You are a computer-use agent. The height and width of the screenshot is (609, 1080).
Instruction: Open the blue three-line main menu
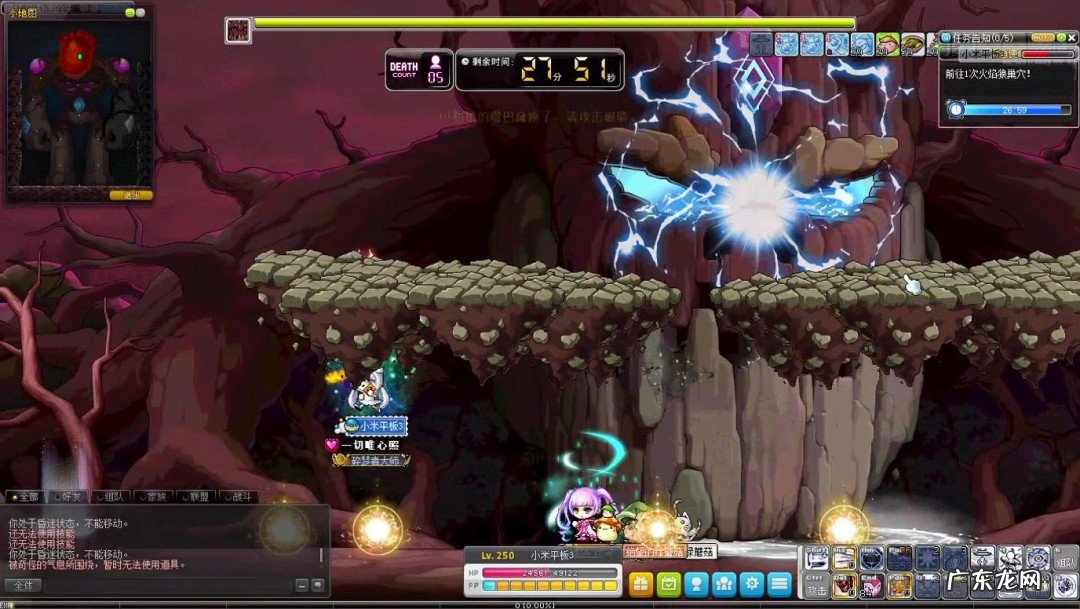pos(780,584)
